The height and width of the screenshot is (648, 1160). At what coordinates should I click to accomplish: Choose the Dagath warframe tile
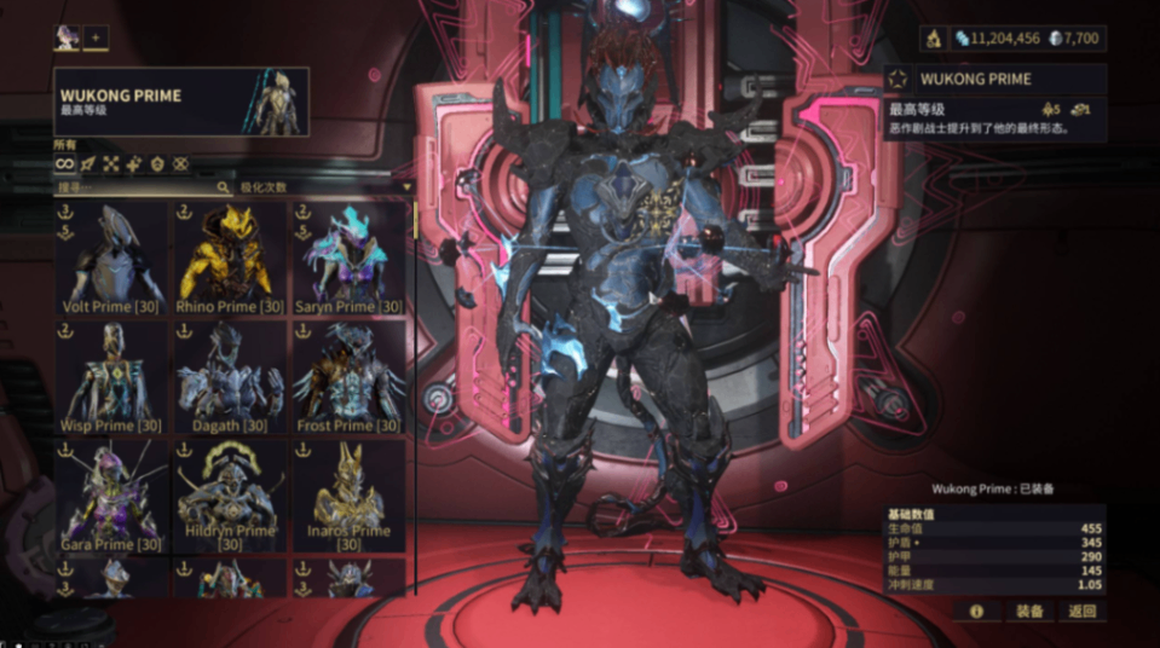[x=230, y=378]
